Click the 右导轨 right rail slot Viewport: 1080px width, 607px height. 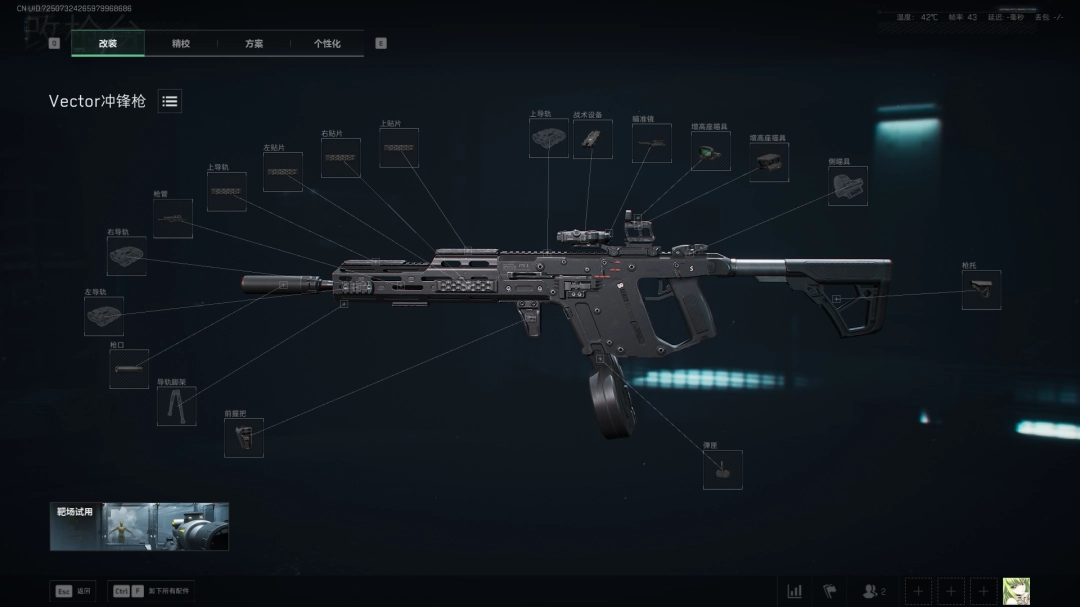[127, 257]
